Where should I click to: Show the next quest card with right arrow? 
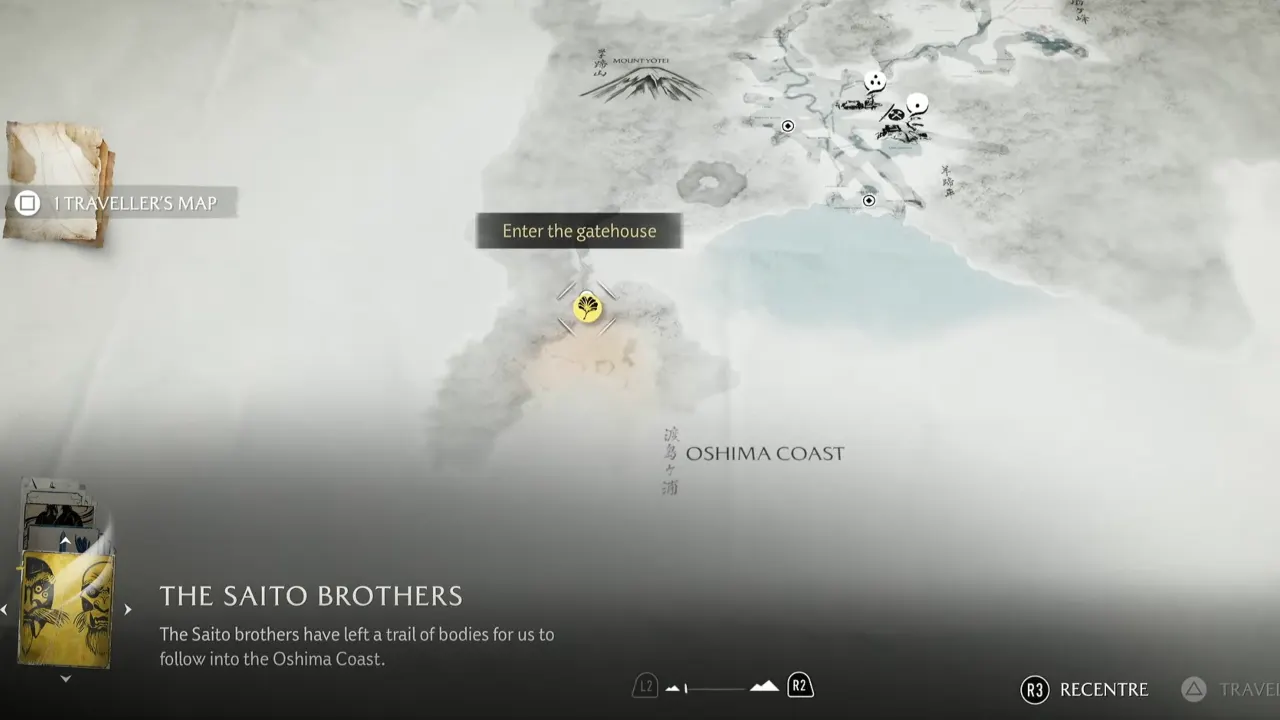pyautogui.click(x=127, y=609)
